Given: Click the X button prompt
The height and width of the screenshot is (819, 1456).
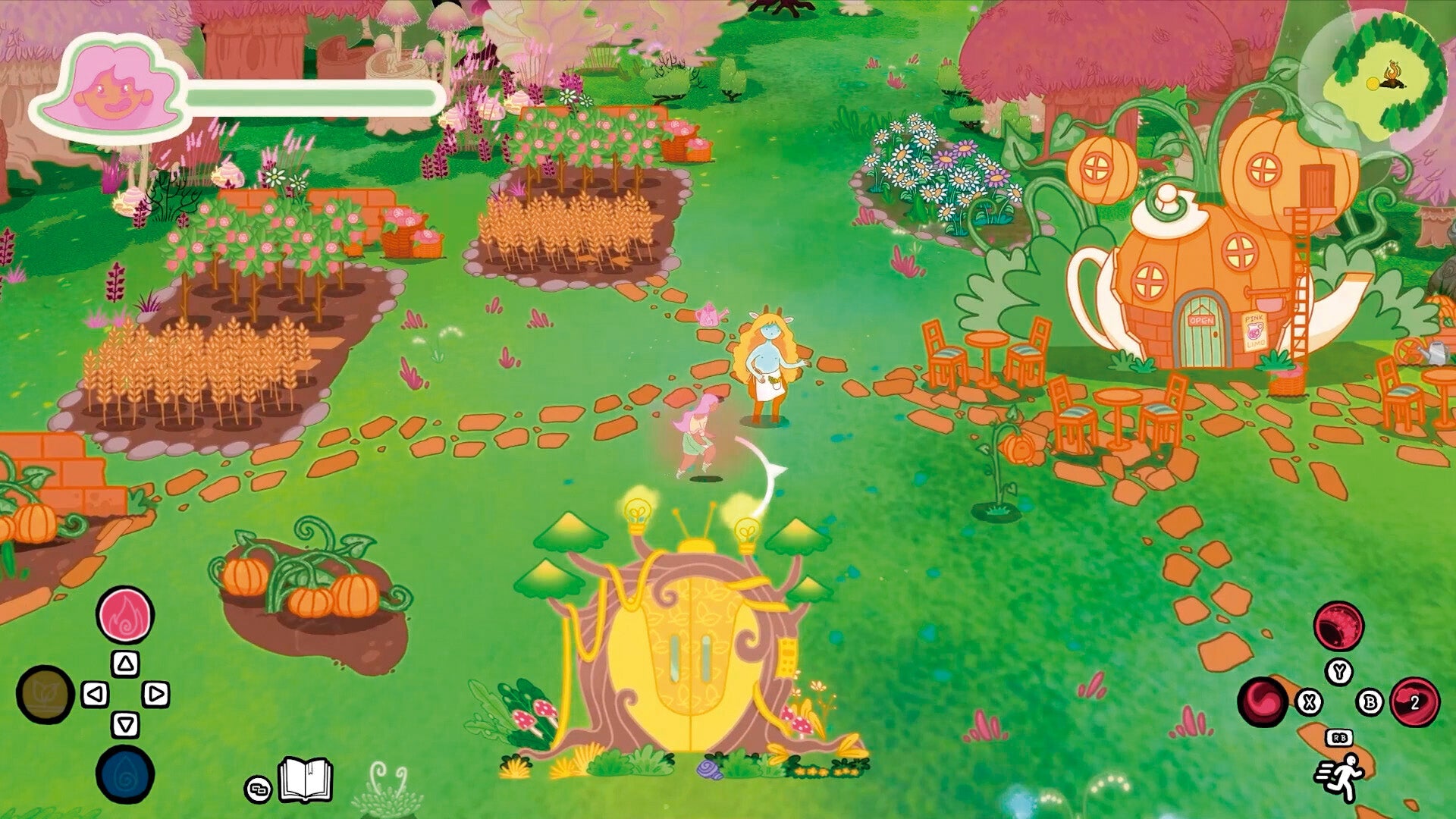Looking at the screenshot, I should [x=1309, y=702].
